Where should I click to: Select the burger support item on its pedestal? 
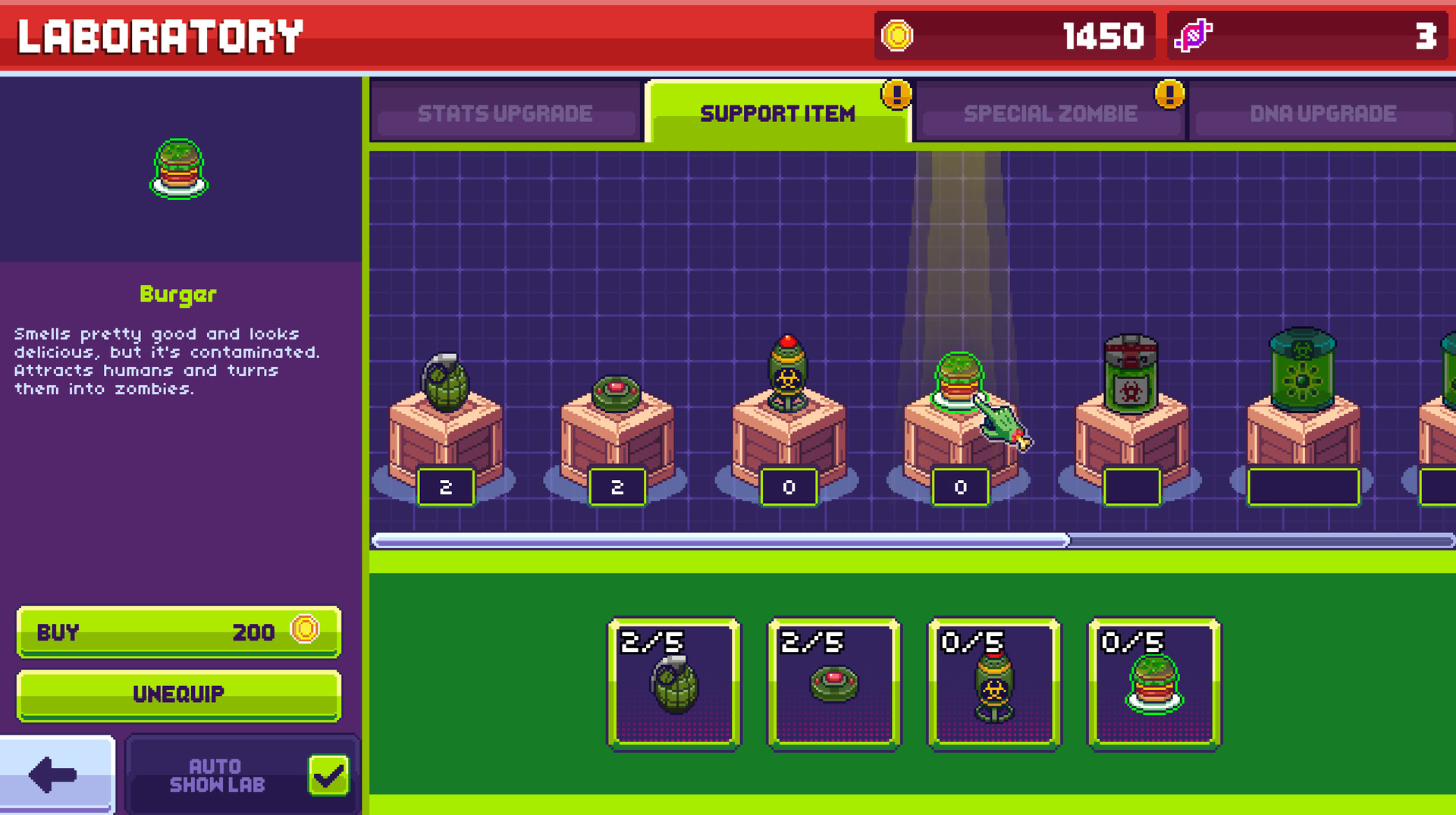959,379
